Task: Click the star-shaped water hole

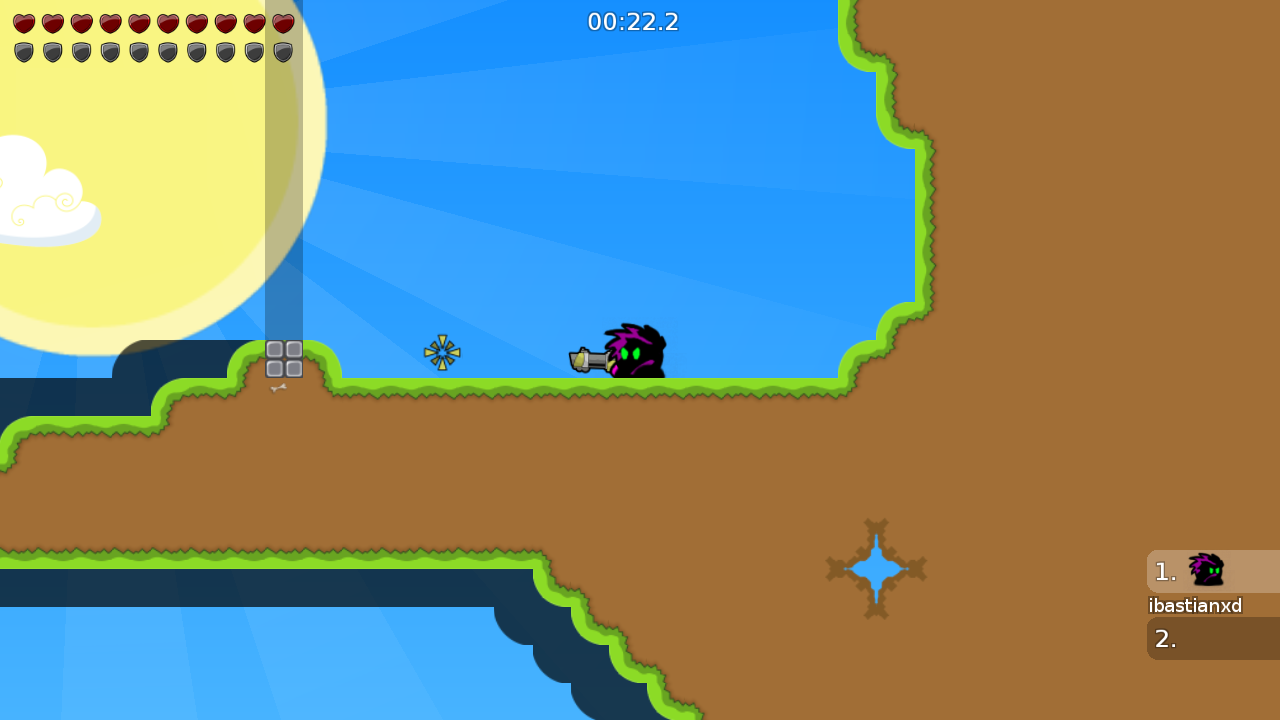Action: pyautogui.click(x=876, y=568)
